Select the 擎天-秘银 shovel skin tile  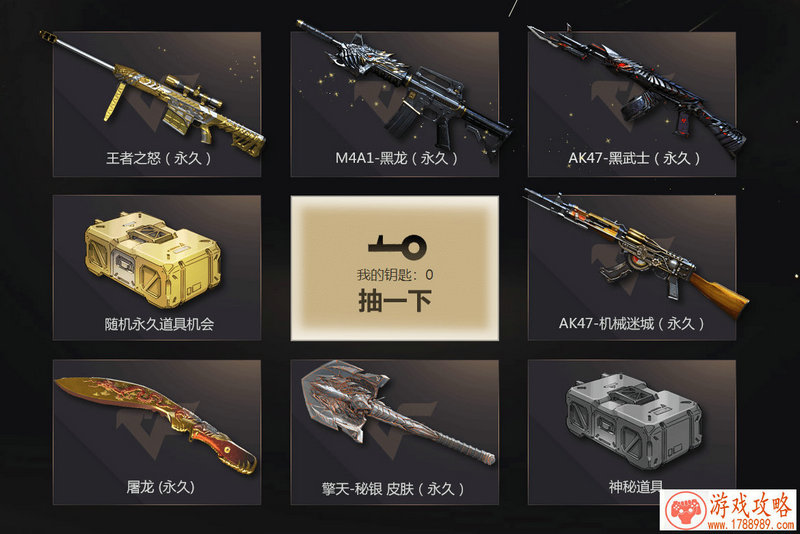pos(394,431)
